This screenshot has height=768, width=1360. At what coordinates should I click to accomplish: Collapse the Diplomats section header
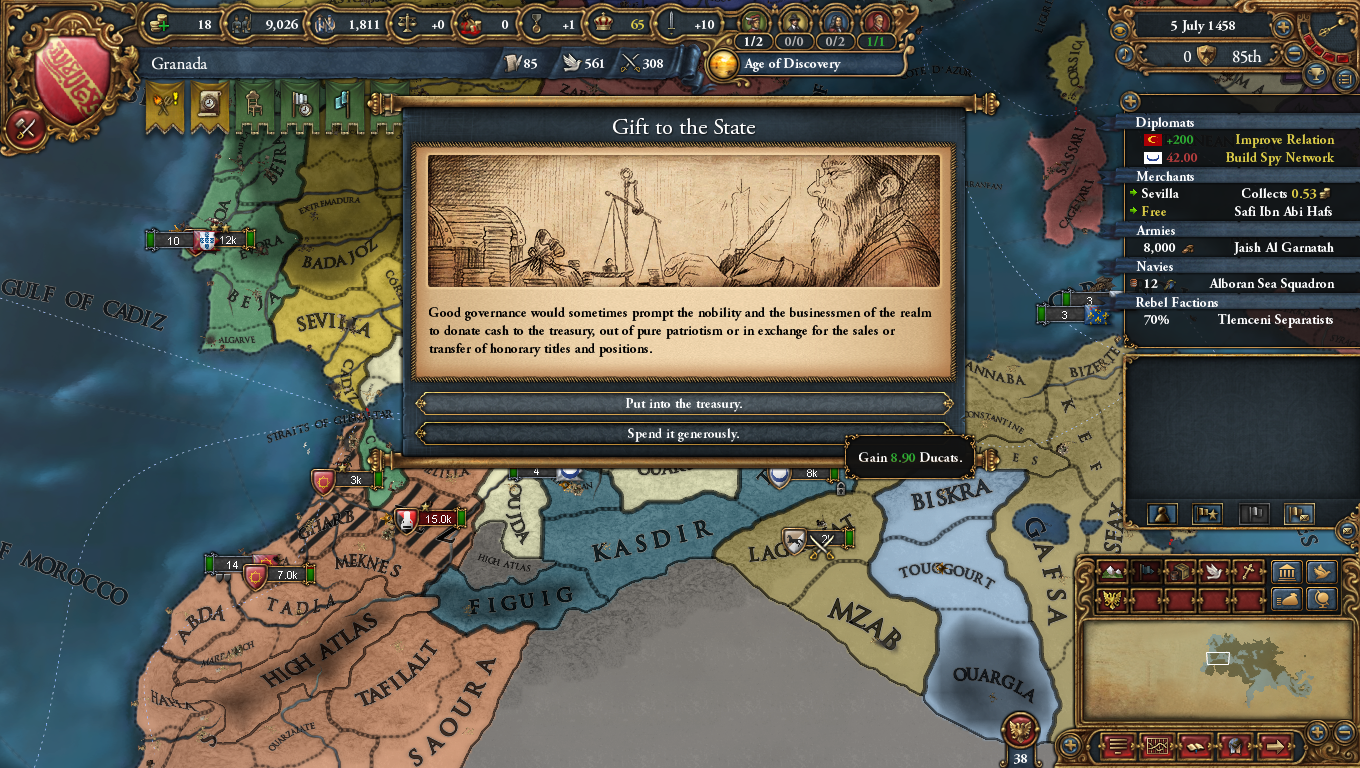coord(1165,122)
